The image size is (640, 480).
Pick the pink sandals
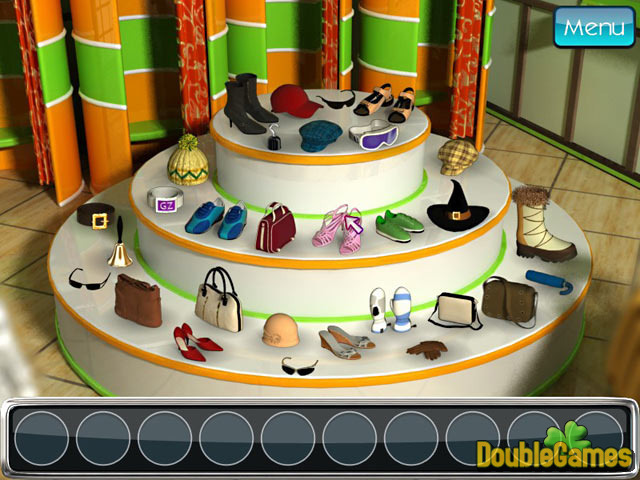coord(339,225)
